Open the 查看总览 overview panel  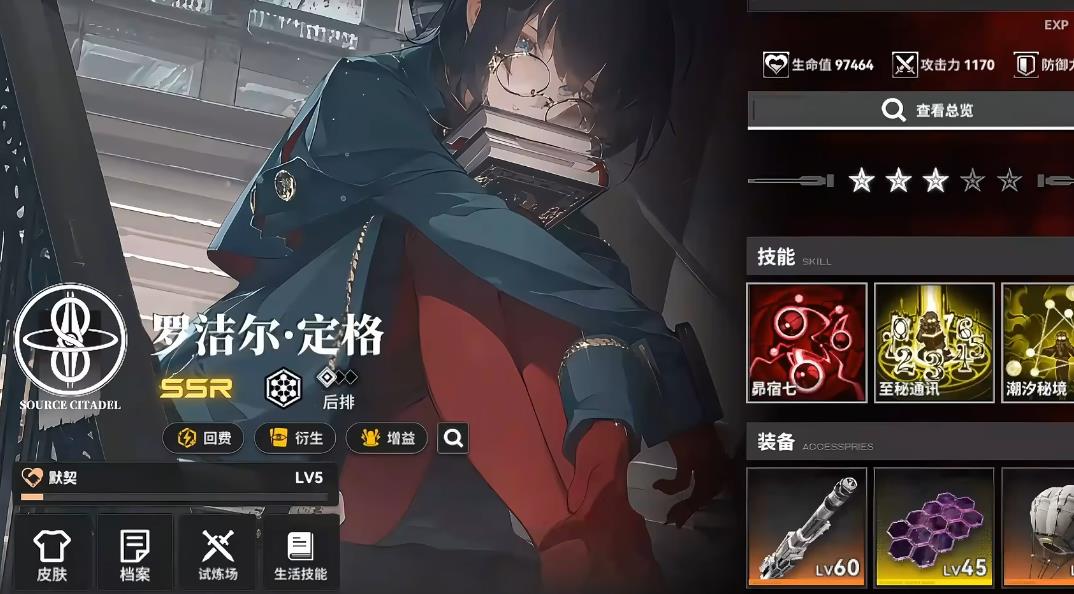(910, 111)
